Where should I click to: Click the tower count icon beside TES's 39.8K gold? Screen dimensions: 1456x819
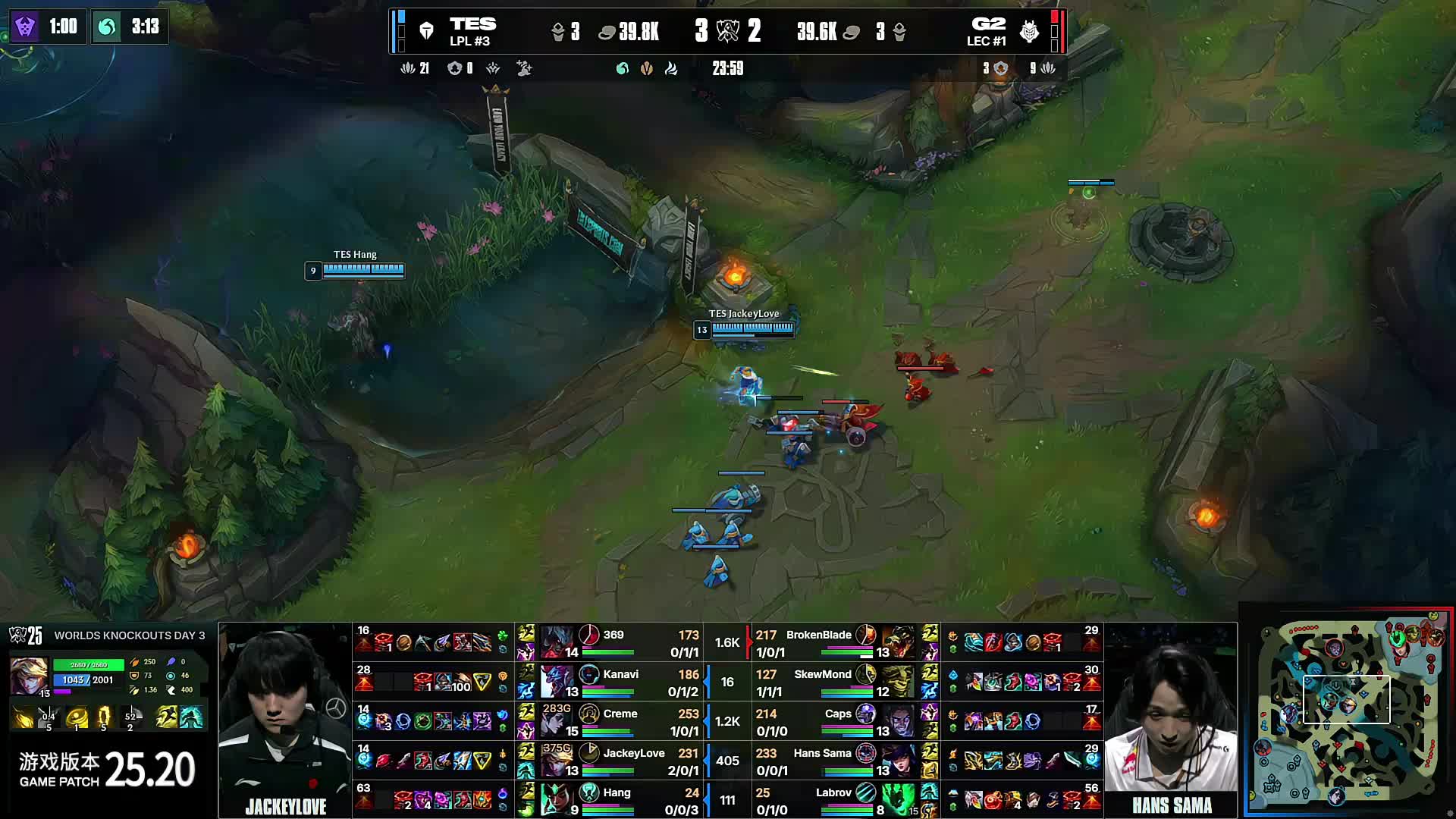click(558, 32)
